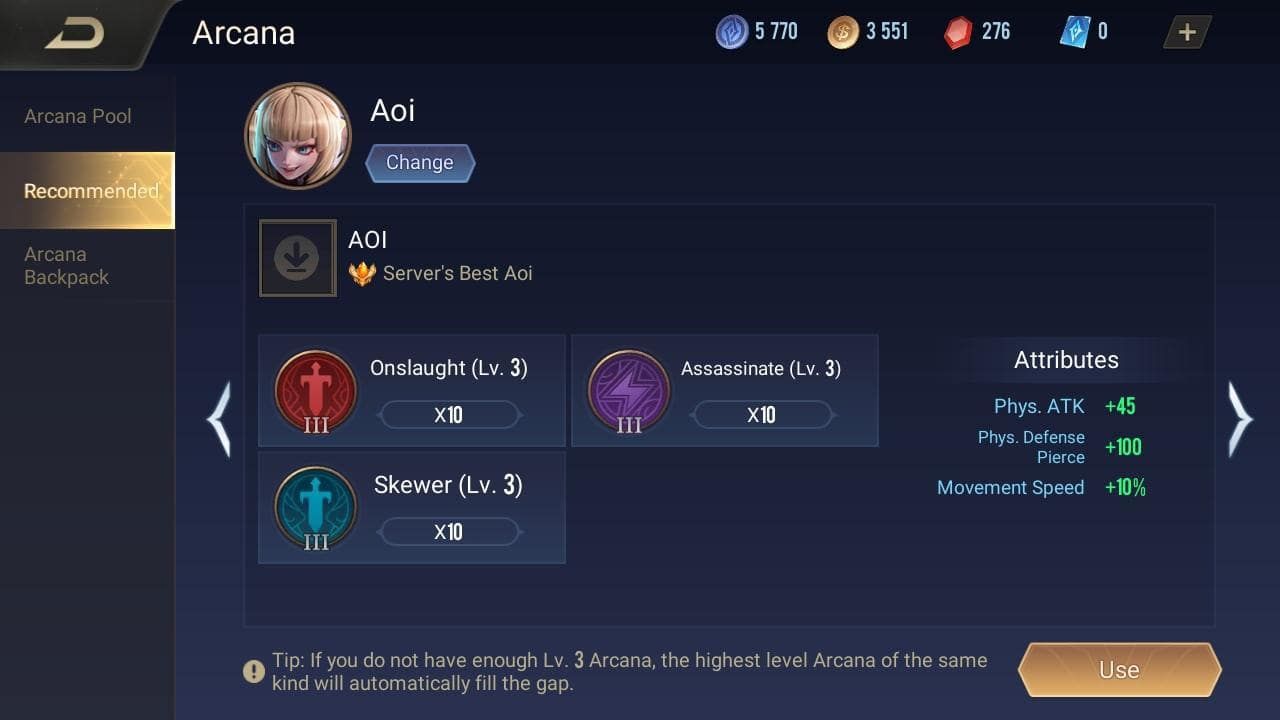Check the red gem currency icon

point(957,31)
